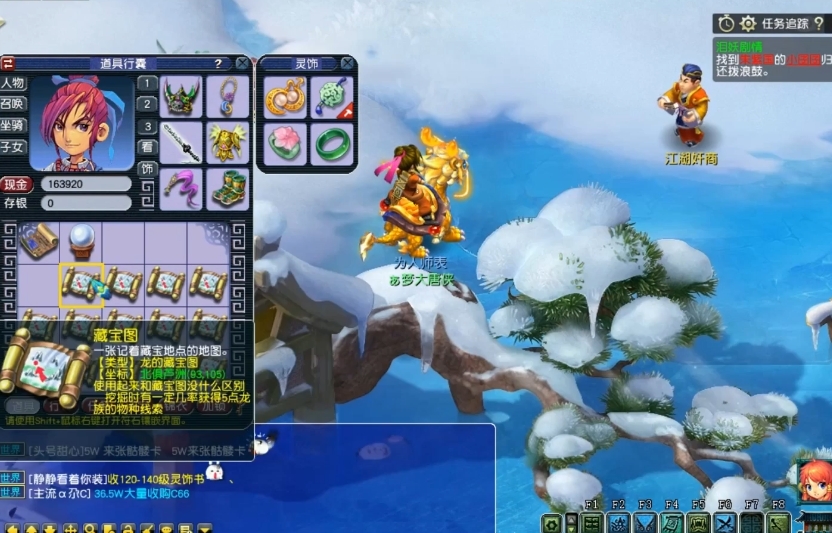The width and height of the screenshot is (832, 533).
Task: Toggle the 饰 accessories button
Action: tap(147, 169)
